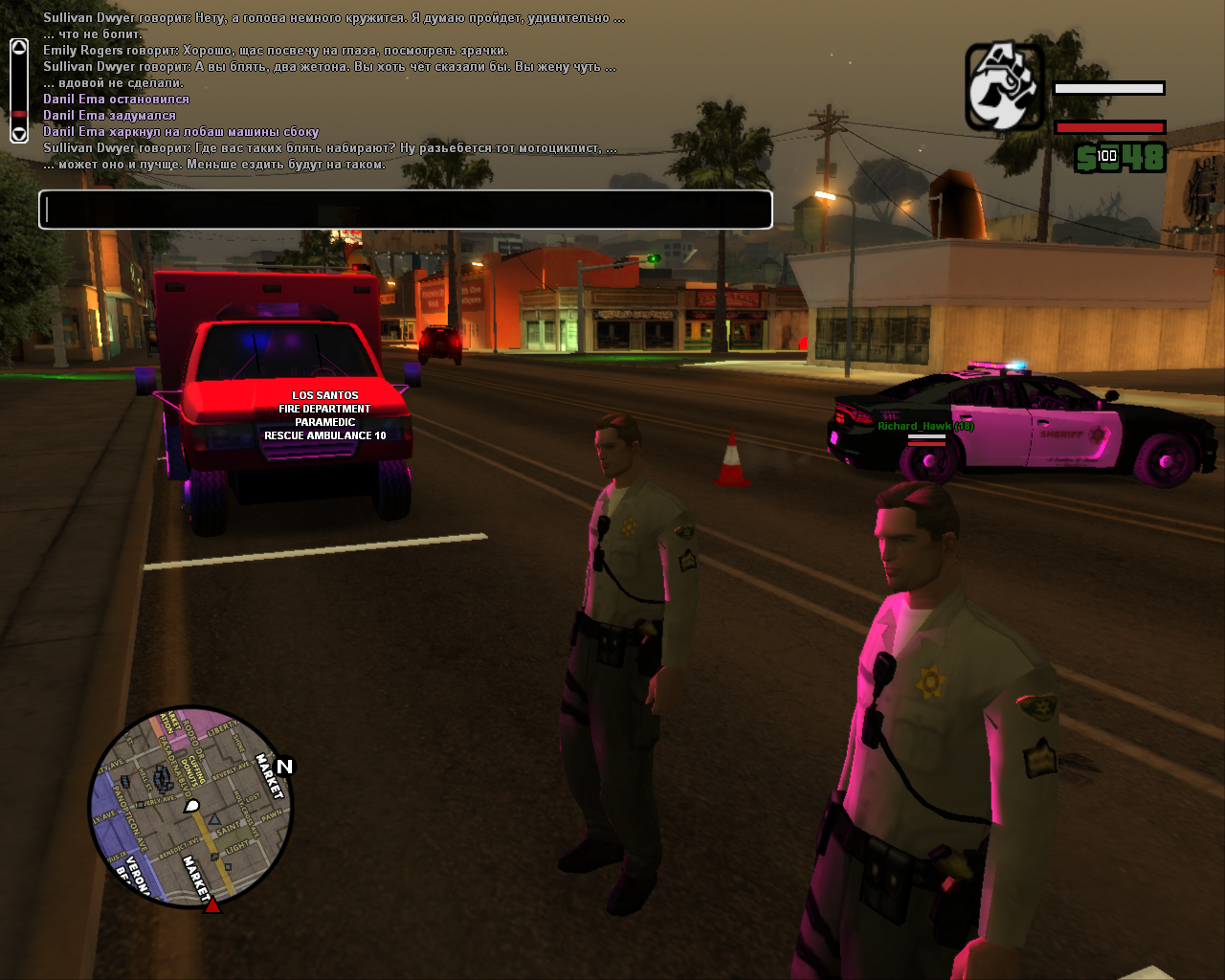Click the red triangle marker on minimap
The image size is (1225, 980).
[x=212, y=904]
